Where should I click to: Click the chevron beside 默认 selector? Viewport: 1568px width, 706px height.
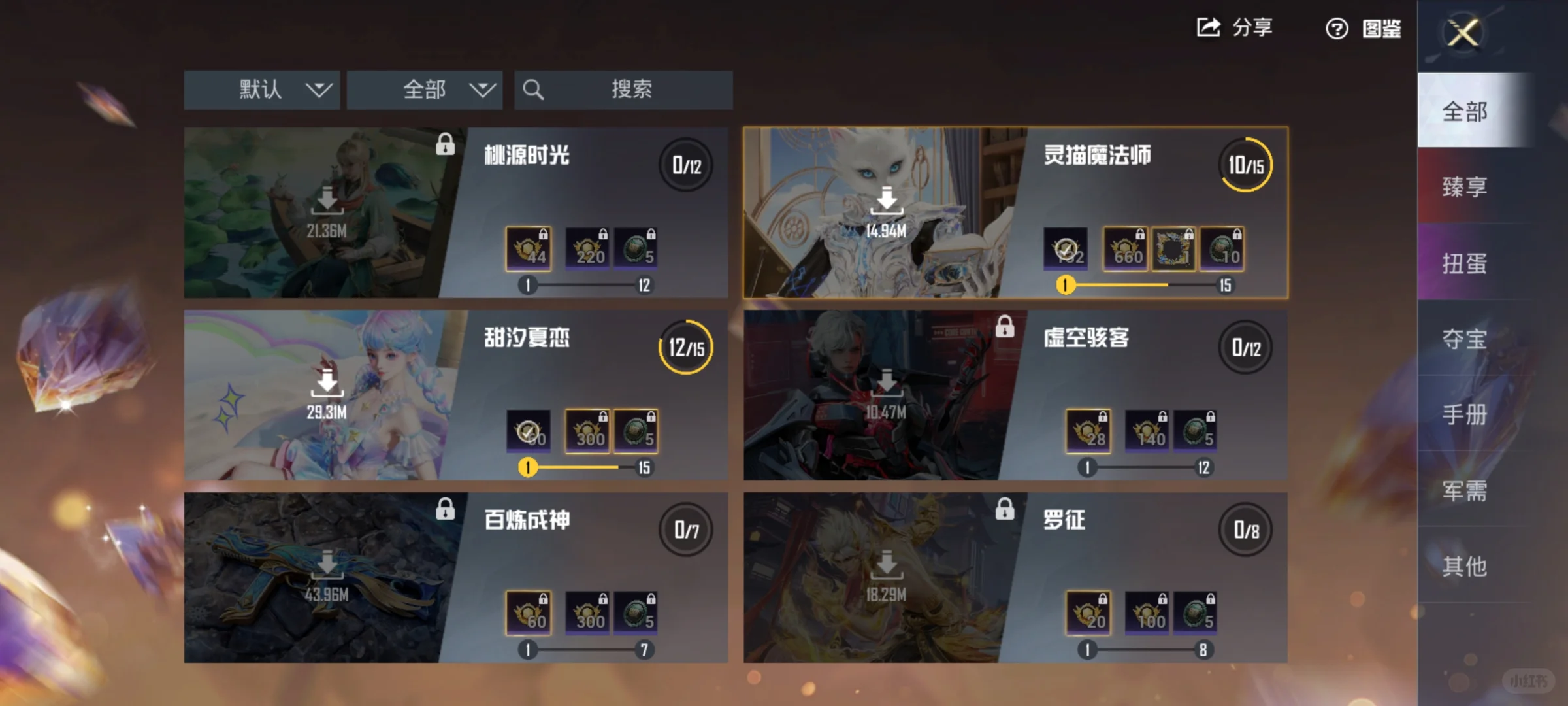click(x=318, y=90)
